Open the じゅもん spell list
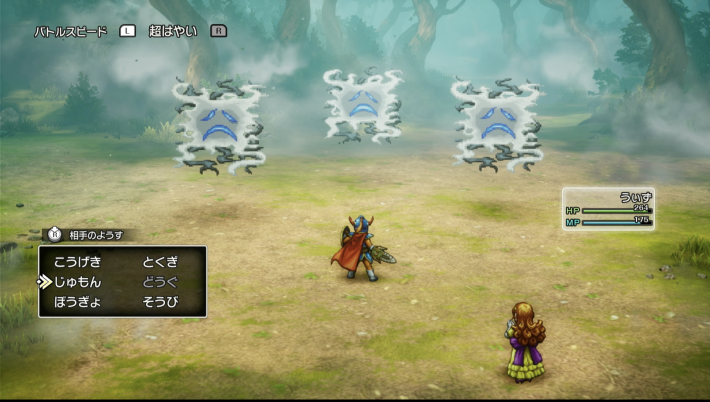Screen dimensions: 710x402 tap(77, 281)
